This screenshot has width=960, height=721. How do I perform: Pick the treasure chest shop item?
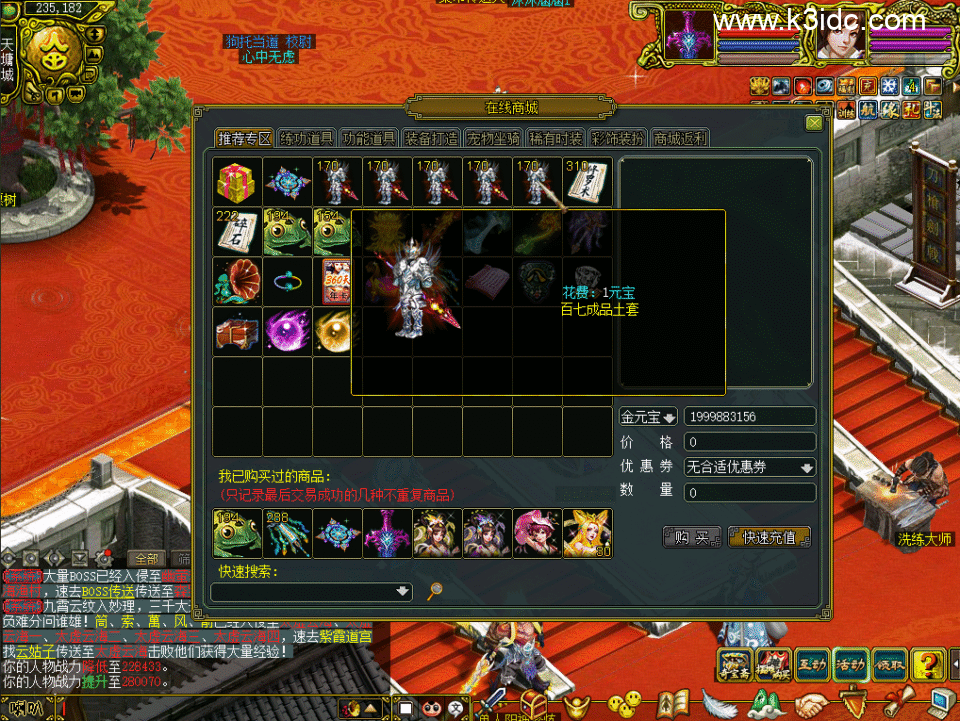coord(237,331)
